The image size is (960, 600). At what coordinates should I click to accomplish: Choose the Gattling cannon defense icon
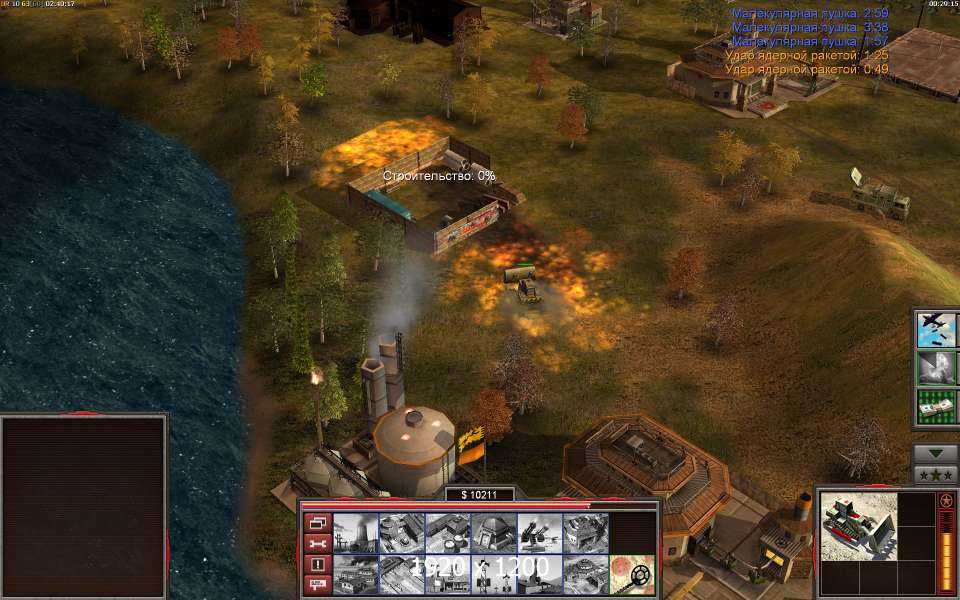tap(539, 532)
